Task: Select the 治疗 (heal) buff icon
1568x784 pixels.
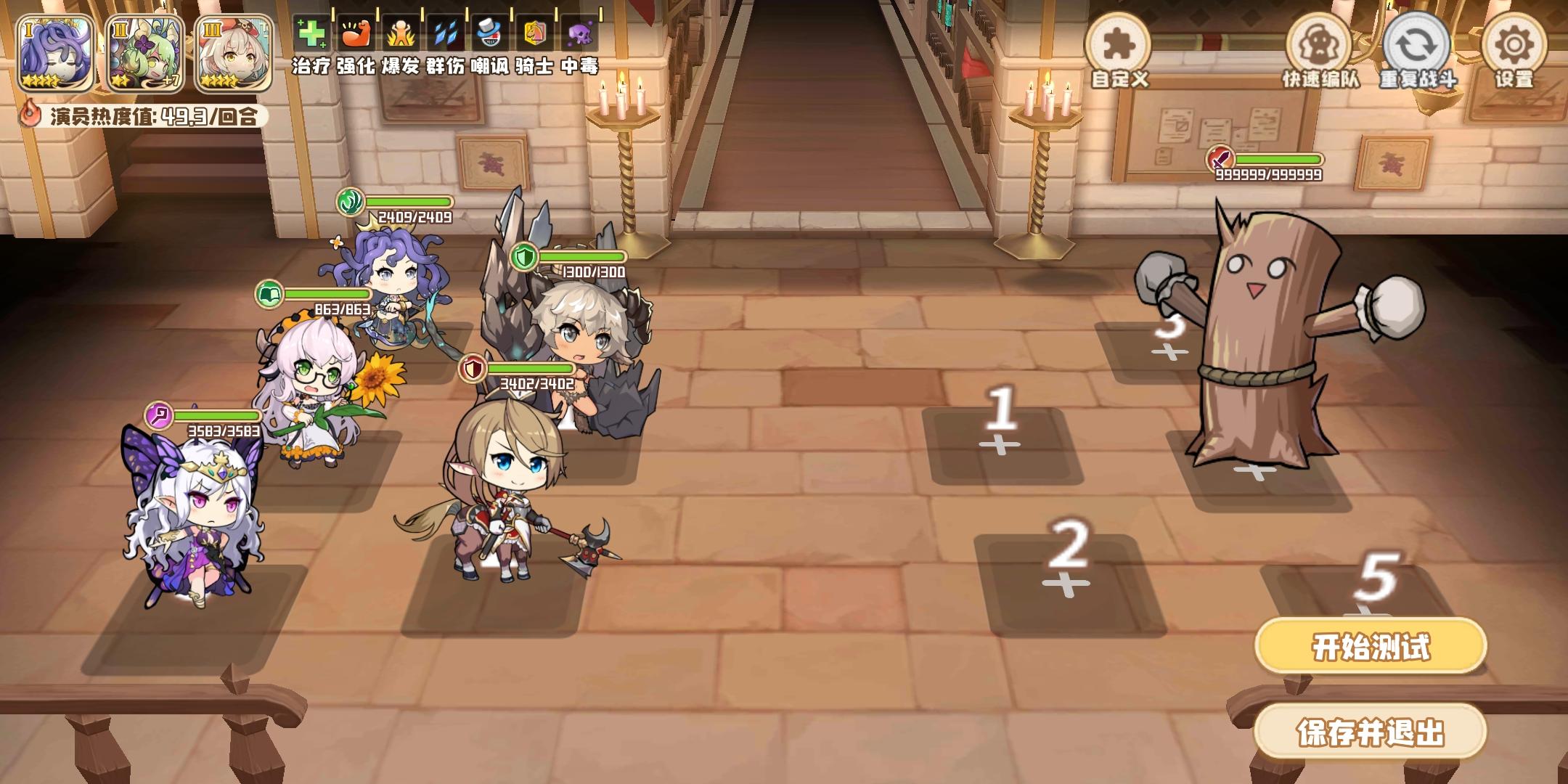Action: point(311,33)
